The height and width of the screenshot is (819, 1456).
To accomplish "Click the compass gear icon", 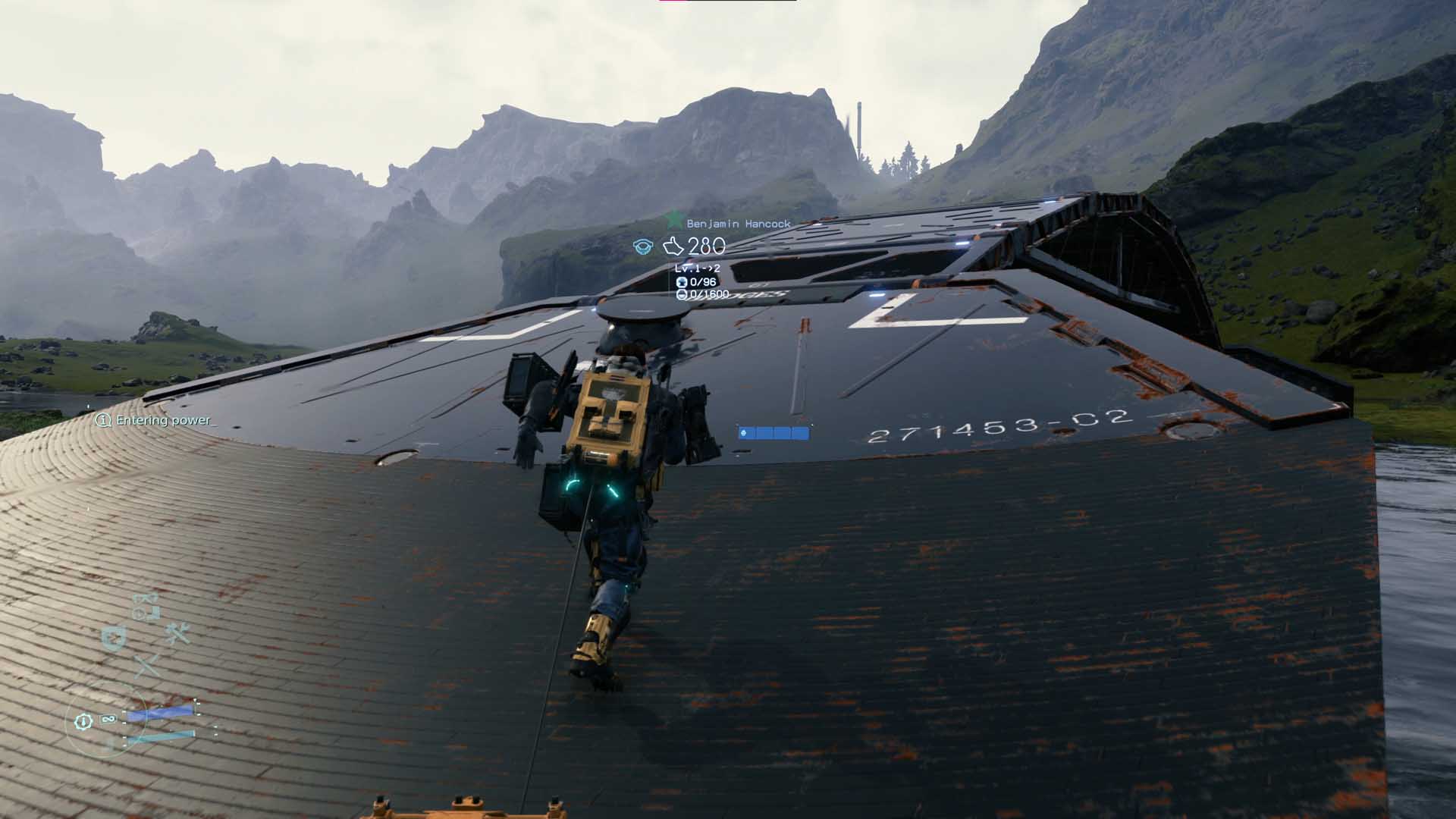I will 83,722.
